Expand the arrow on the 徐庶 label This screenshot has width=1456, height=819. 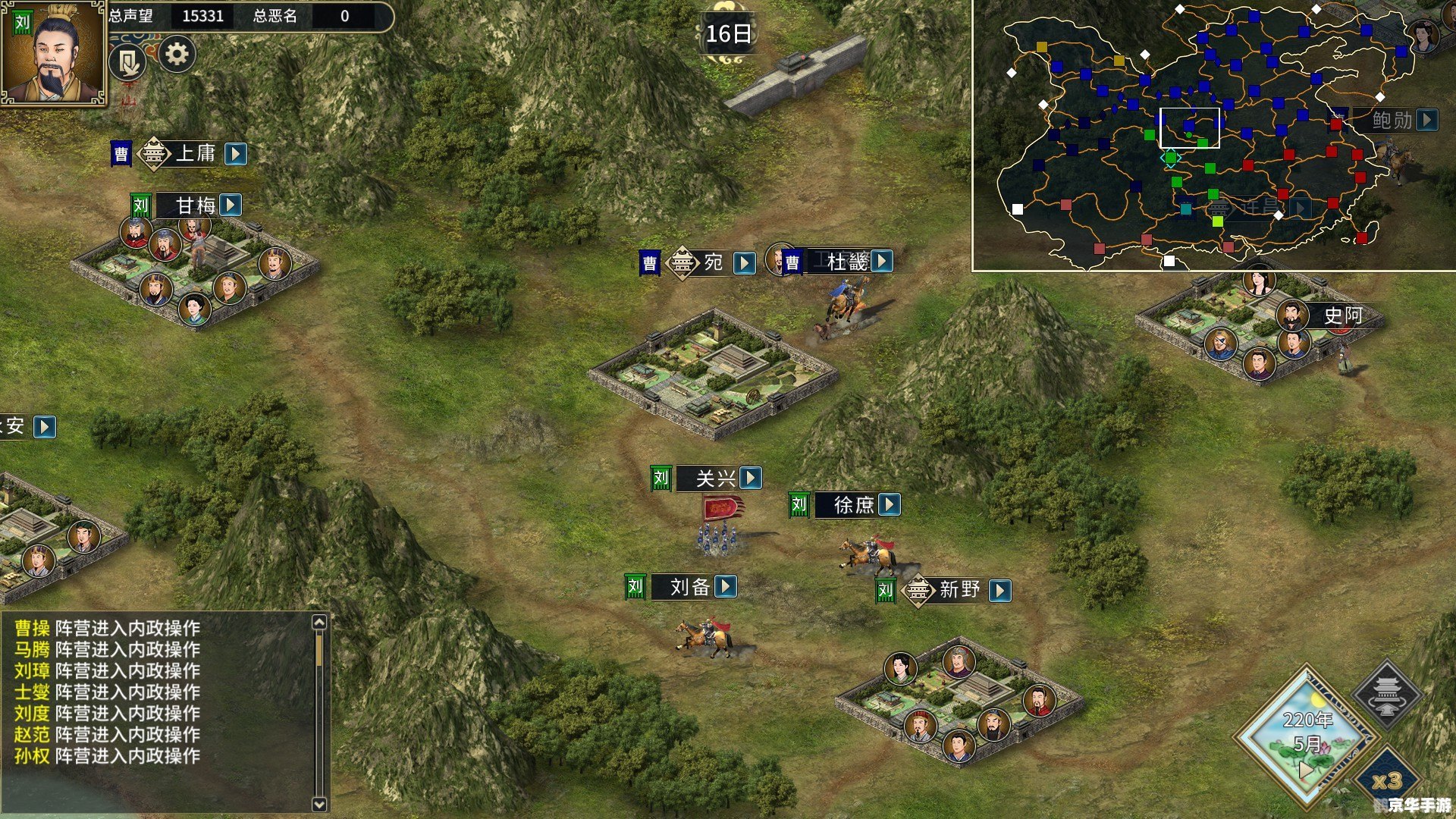pyautogui.click(x=889, y=504)
